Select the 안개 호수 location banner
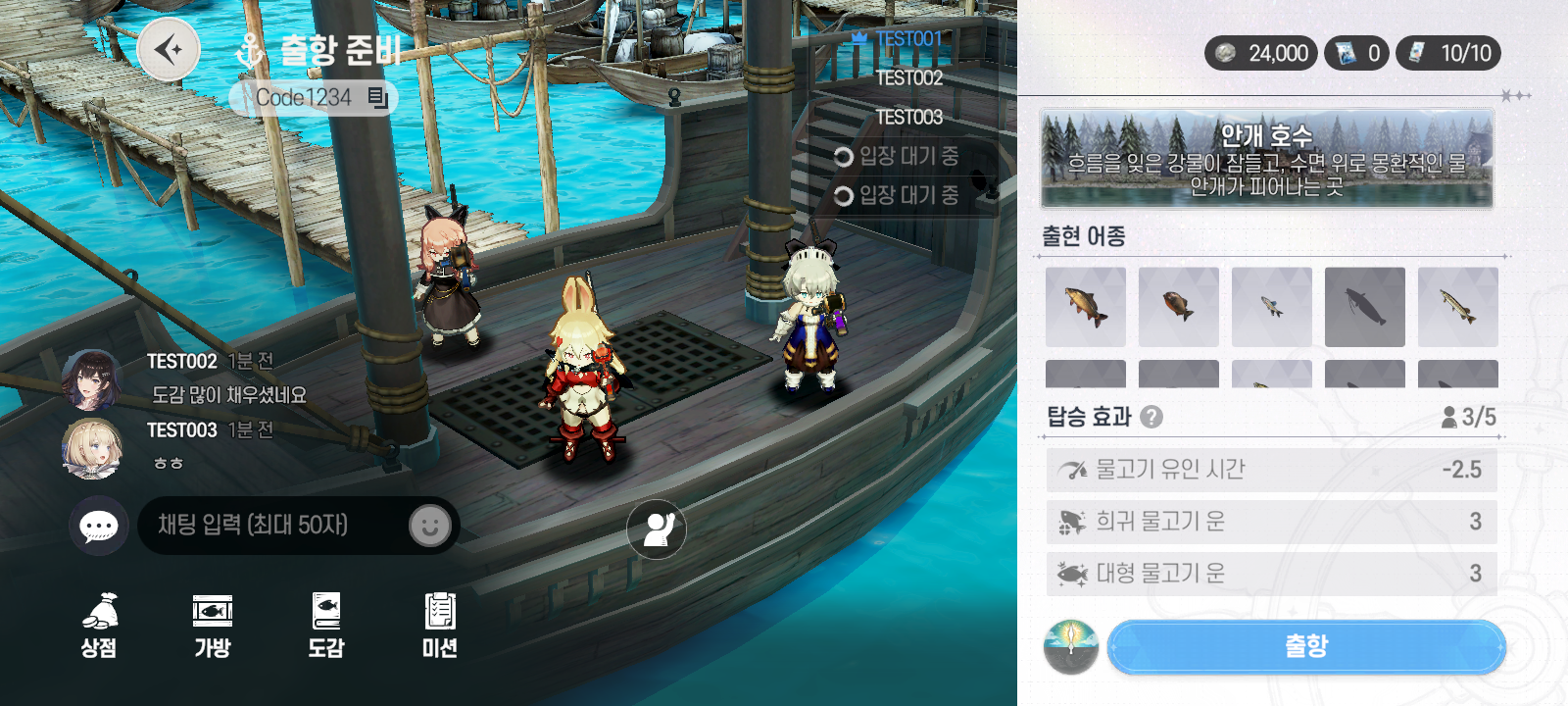Image resolution: width=1568 pixels, height=706 pixels. (1266, 159)
